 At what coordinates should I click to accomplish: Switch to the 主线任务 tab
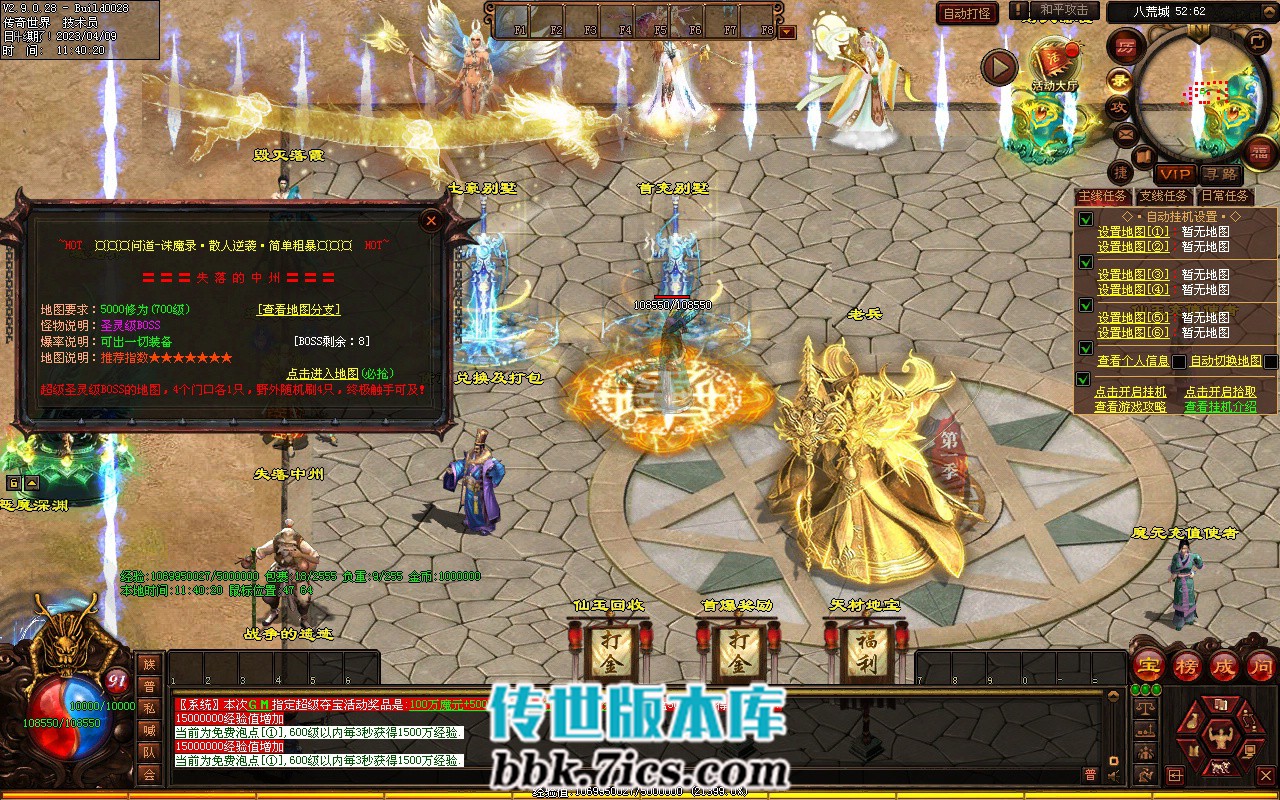tap(1102, 197)
